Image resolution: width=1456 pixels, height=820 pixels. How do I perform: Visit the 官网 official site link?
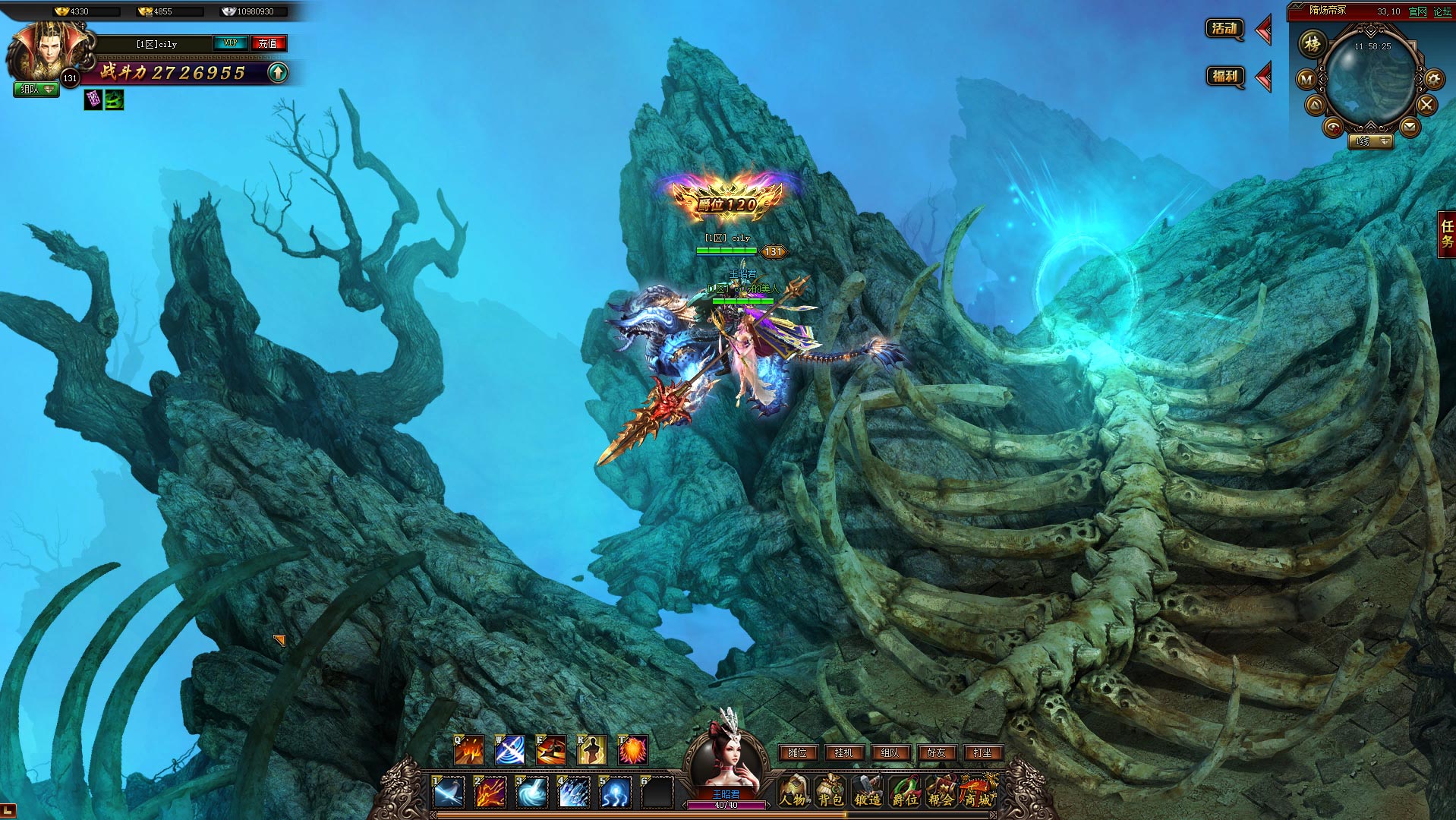point(1417,11)
